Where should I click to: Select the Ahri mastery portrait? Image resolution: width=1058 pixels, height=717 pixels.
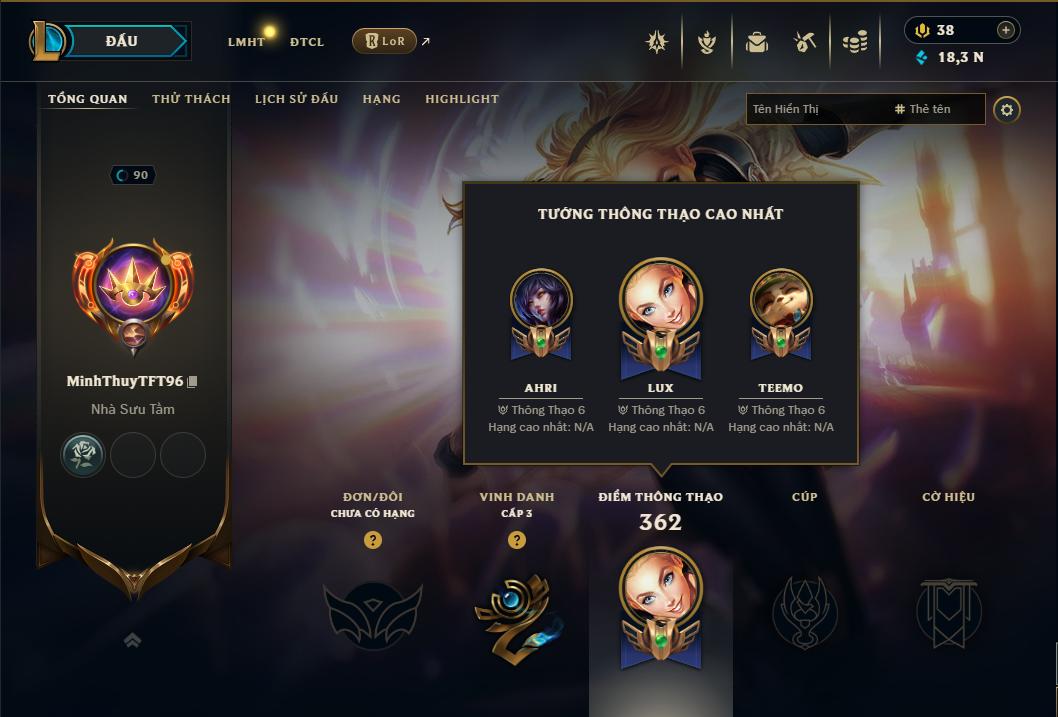pyautogui.click(x=541, y=301)
